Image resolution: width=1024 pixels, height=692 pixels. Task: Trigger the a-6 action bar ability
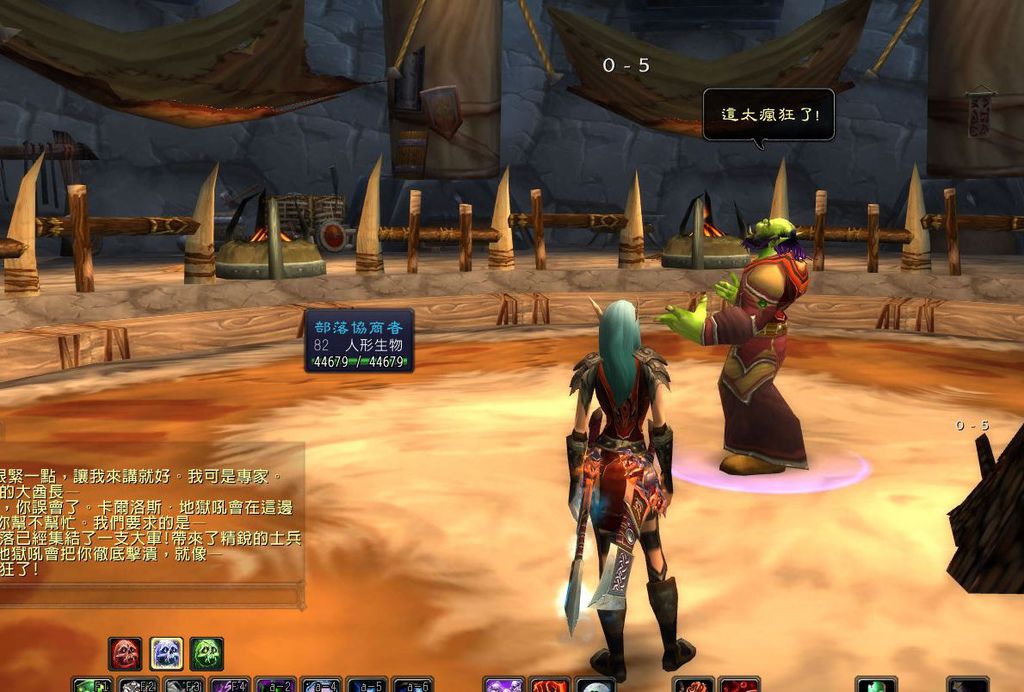pos(413,685)
